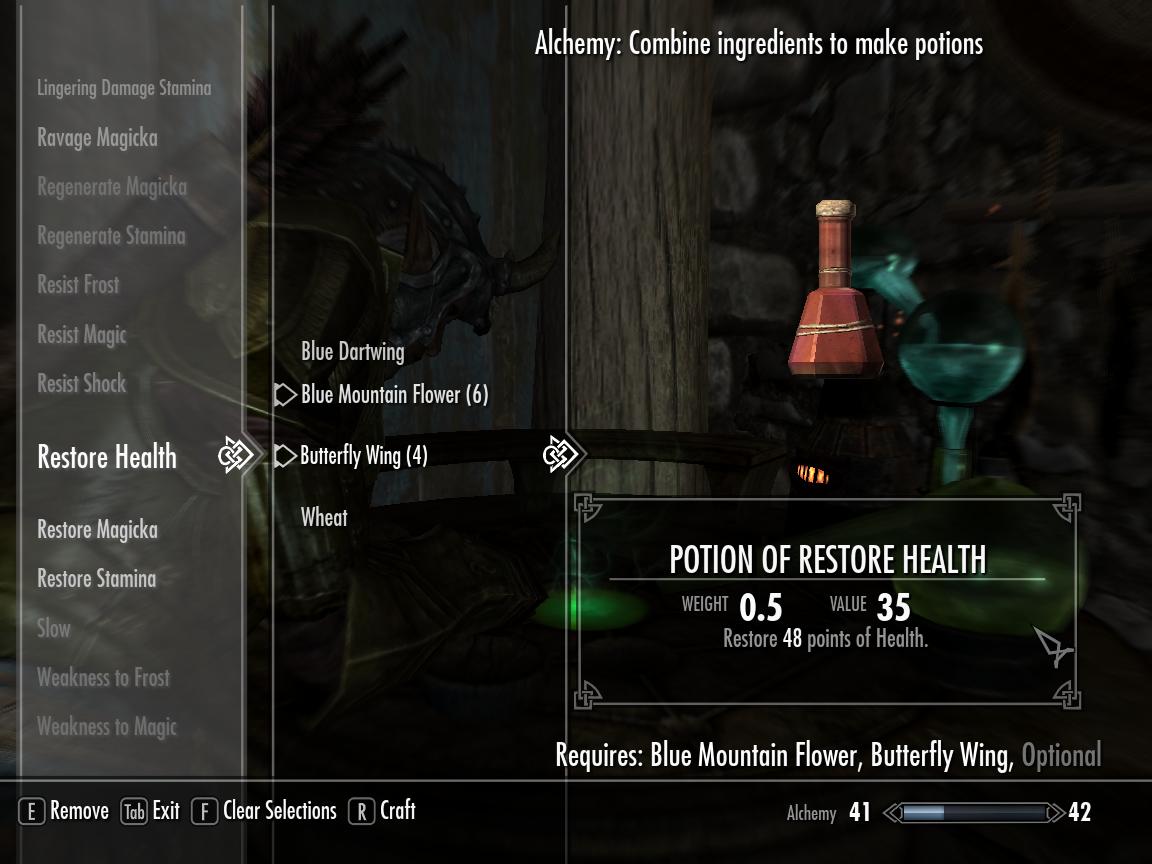Select the Regenerate Magicka effect
The height and width of the screenshot is (864, 1152).
point(111,187)
